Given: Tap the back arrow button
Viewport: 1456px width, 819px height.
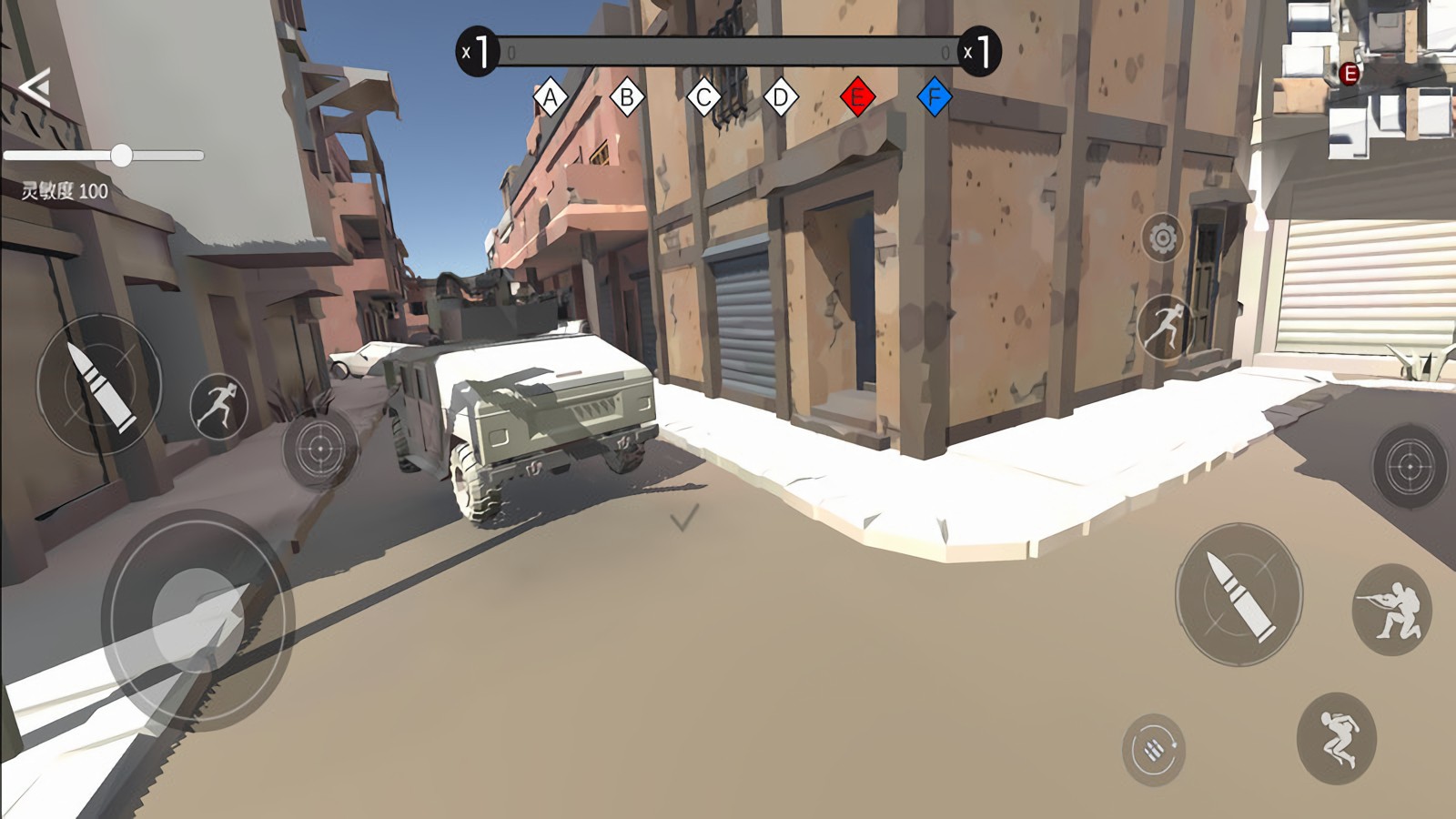Looking at the screenshot, I should coord(35,88).
